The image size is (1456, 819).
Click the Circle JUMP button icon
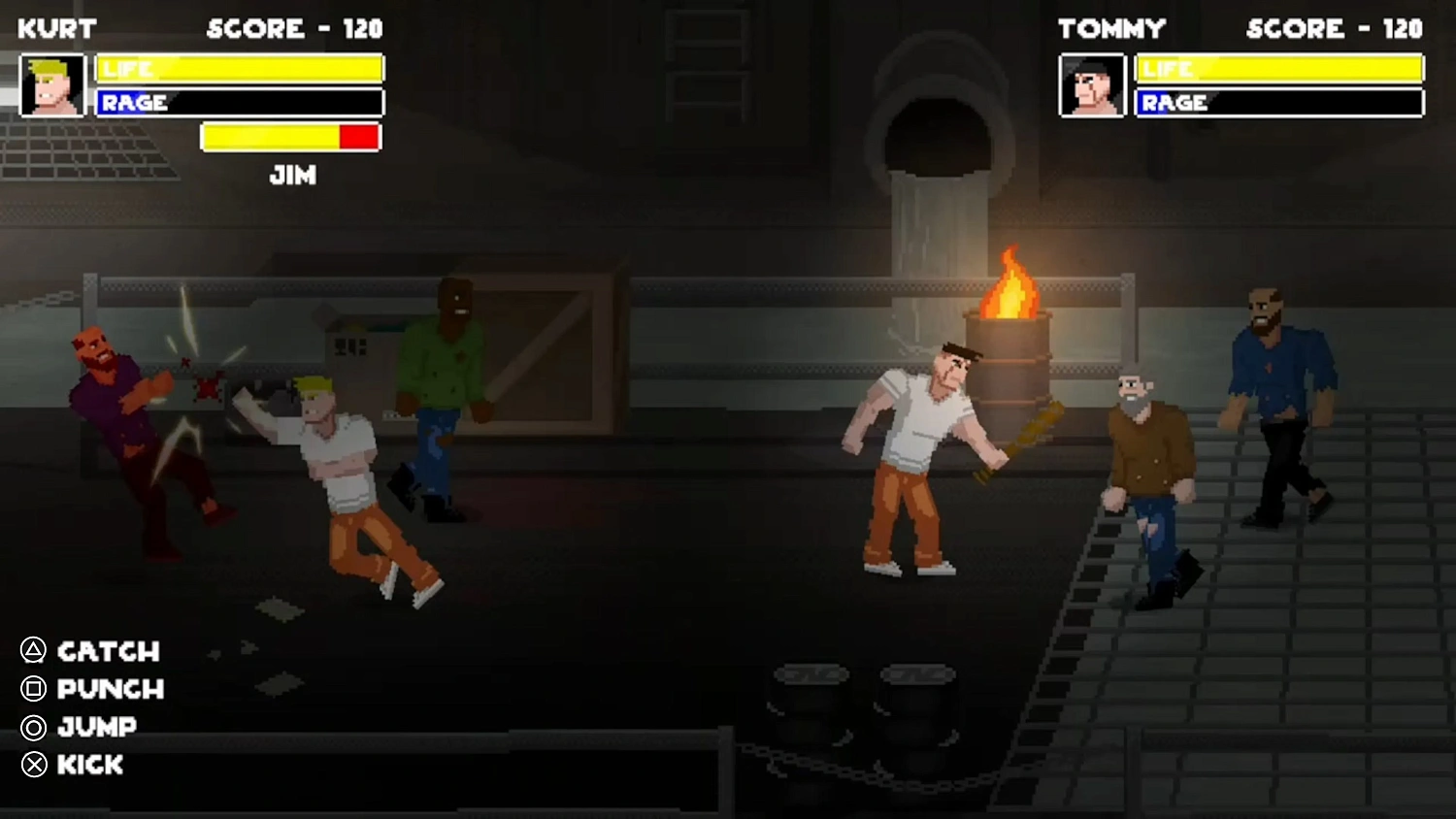(x=32, y=728)
